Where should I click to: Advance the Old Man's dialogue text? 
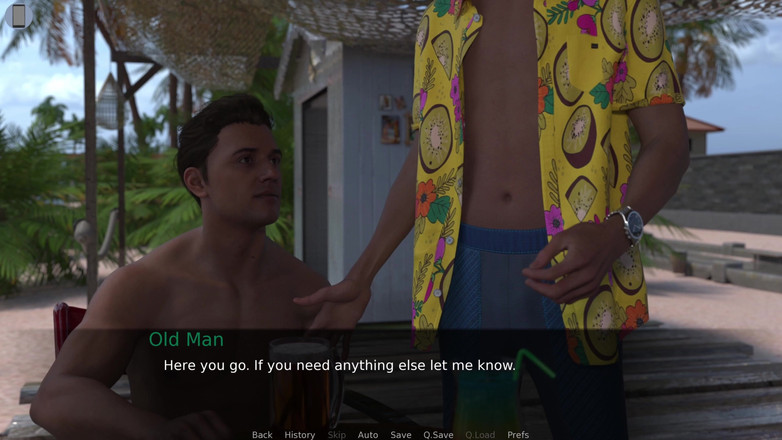(x=340, y=366)
